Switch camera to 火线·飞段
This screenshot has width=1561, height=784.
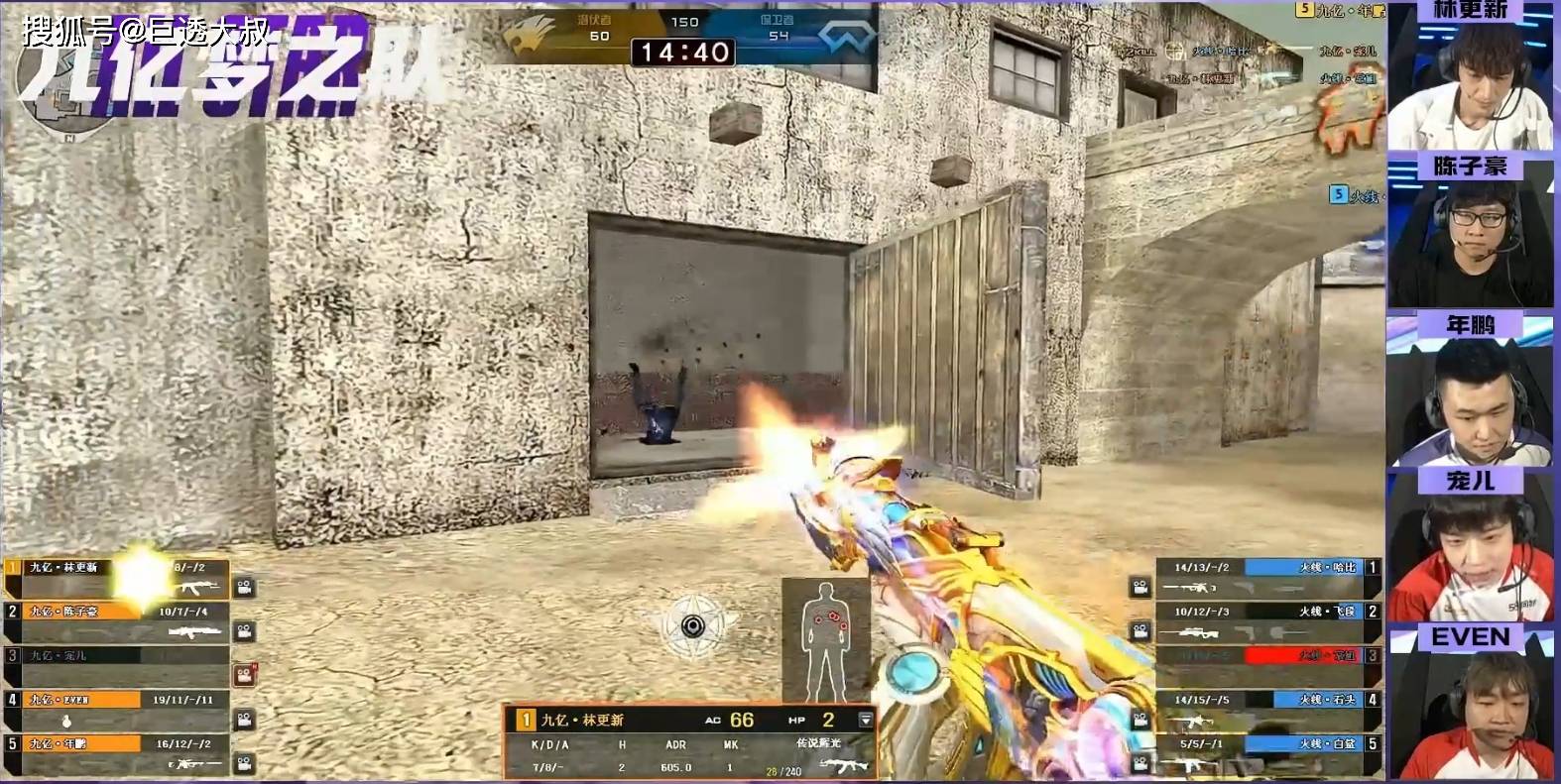(x=1141, y=631)
